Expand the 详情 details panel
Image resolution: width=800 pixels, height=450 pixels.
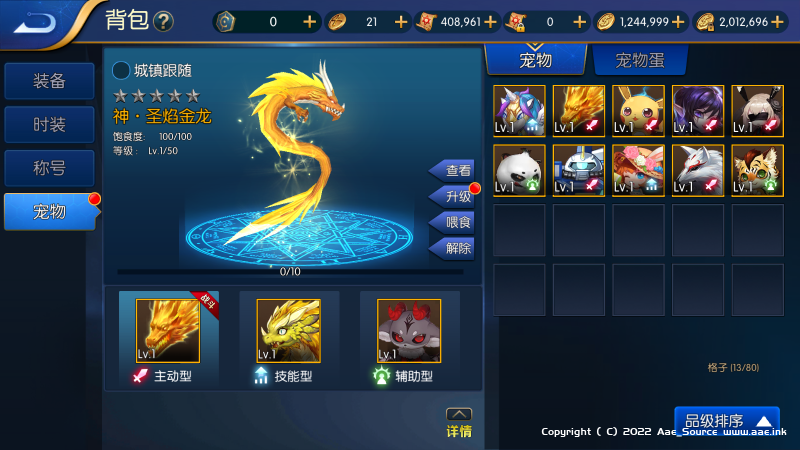coord(459,423)
